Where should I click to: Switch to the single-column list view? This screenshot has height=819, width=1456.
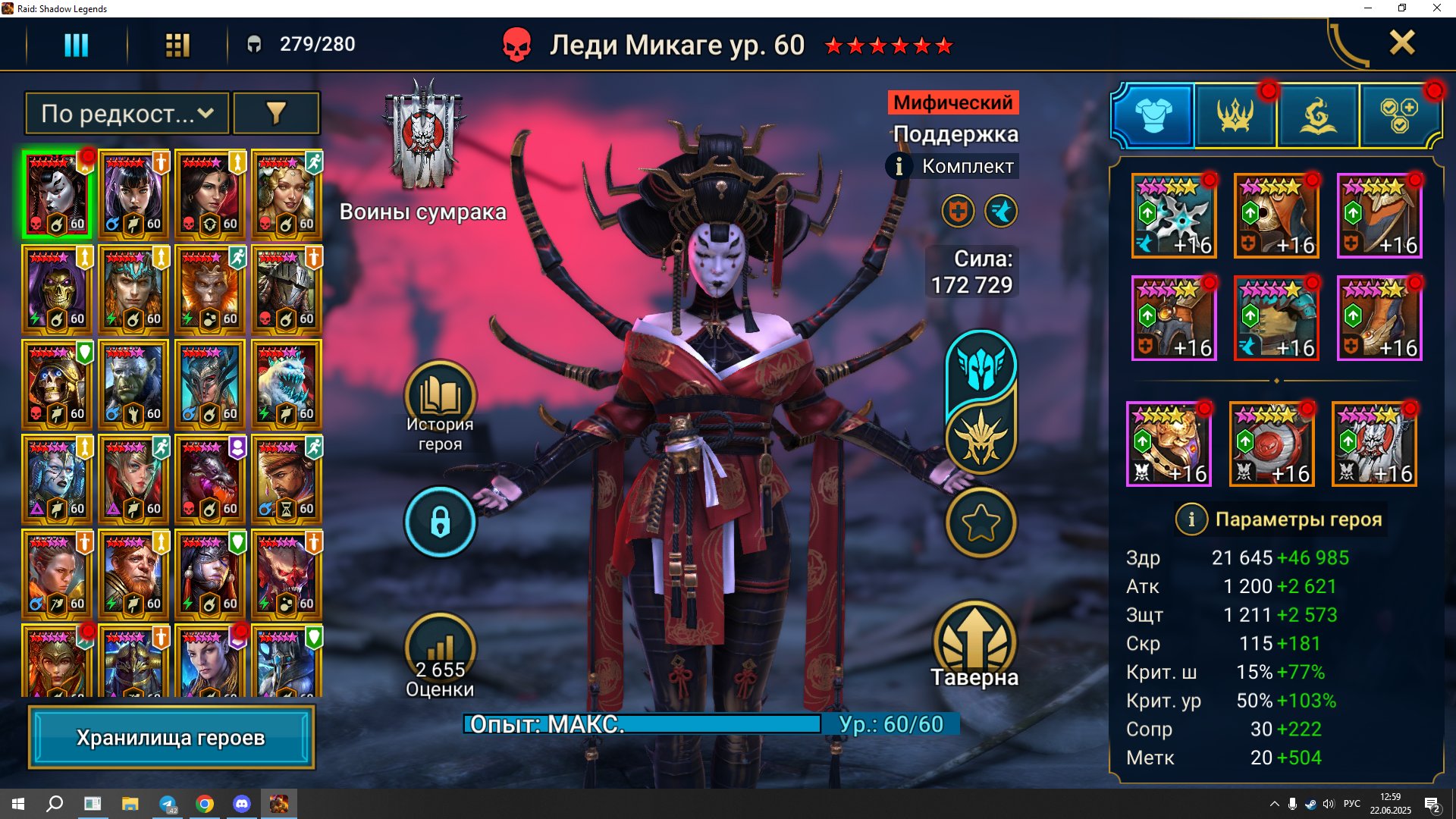76,45
